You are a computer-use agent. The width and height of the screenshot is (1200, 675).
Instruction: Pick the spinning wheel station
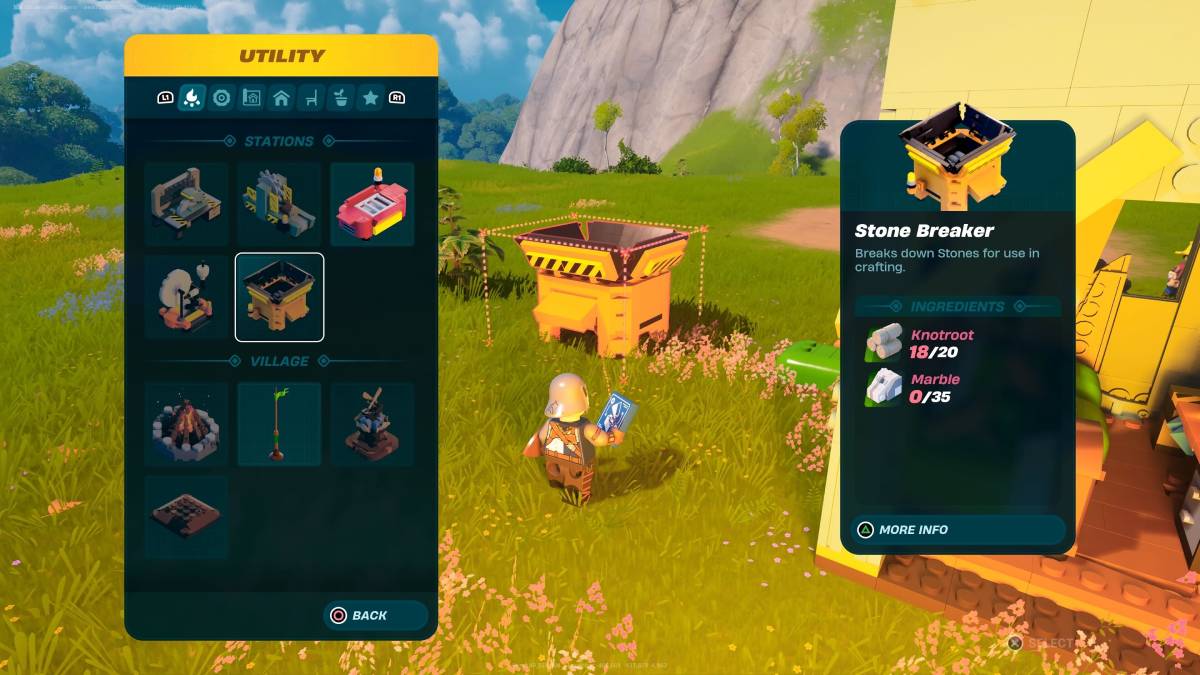coord(186,297)
